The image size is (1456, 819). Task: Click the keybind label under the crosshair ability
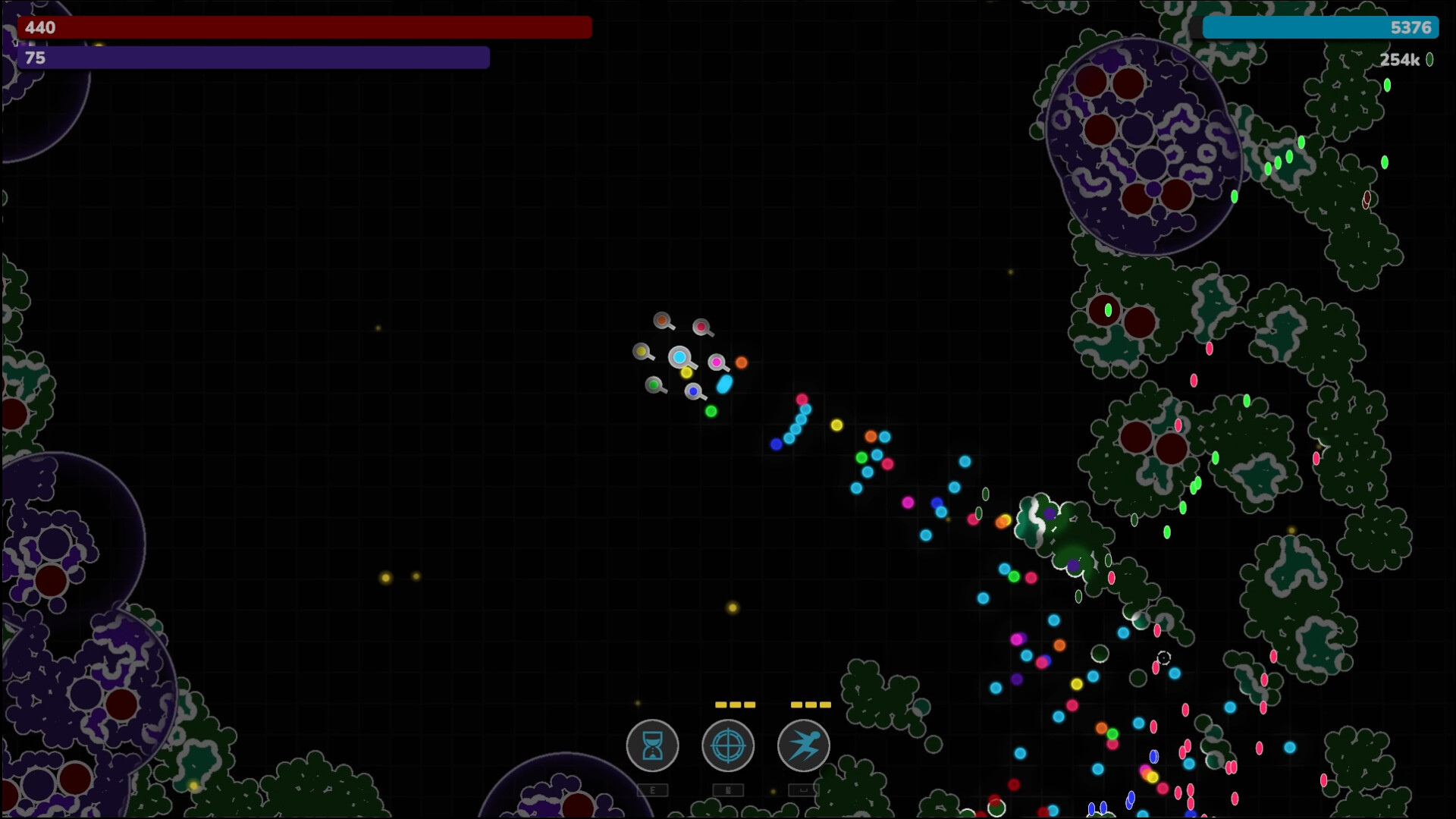(x=728, y=790)
